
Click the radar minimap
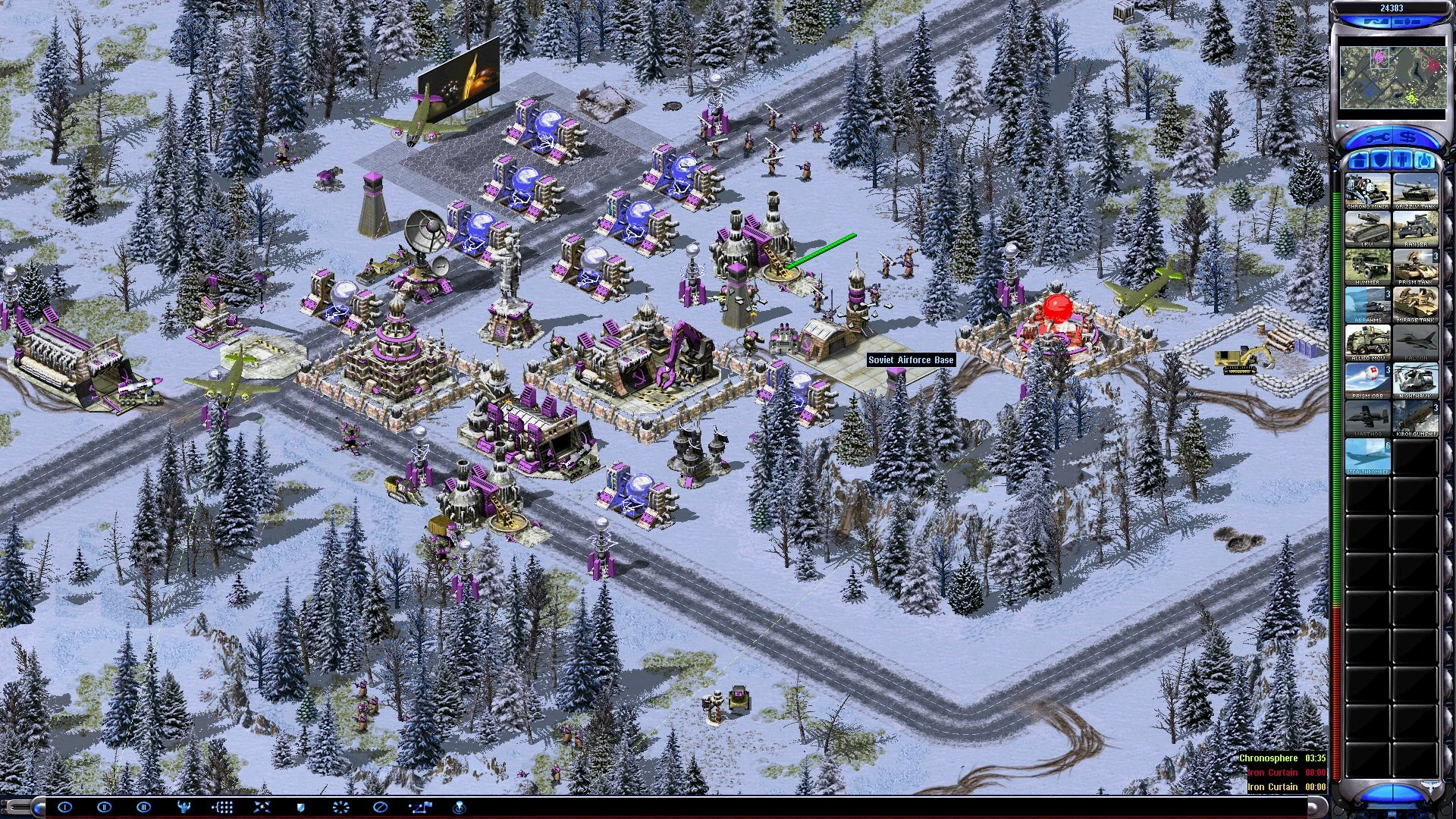1392,77
